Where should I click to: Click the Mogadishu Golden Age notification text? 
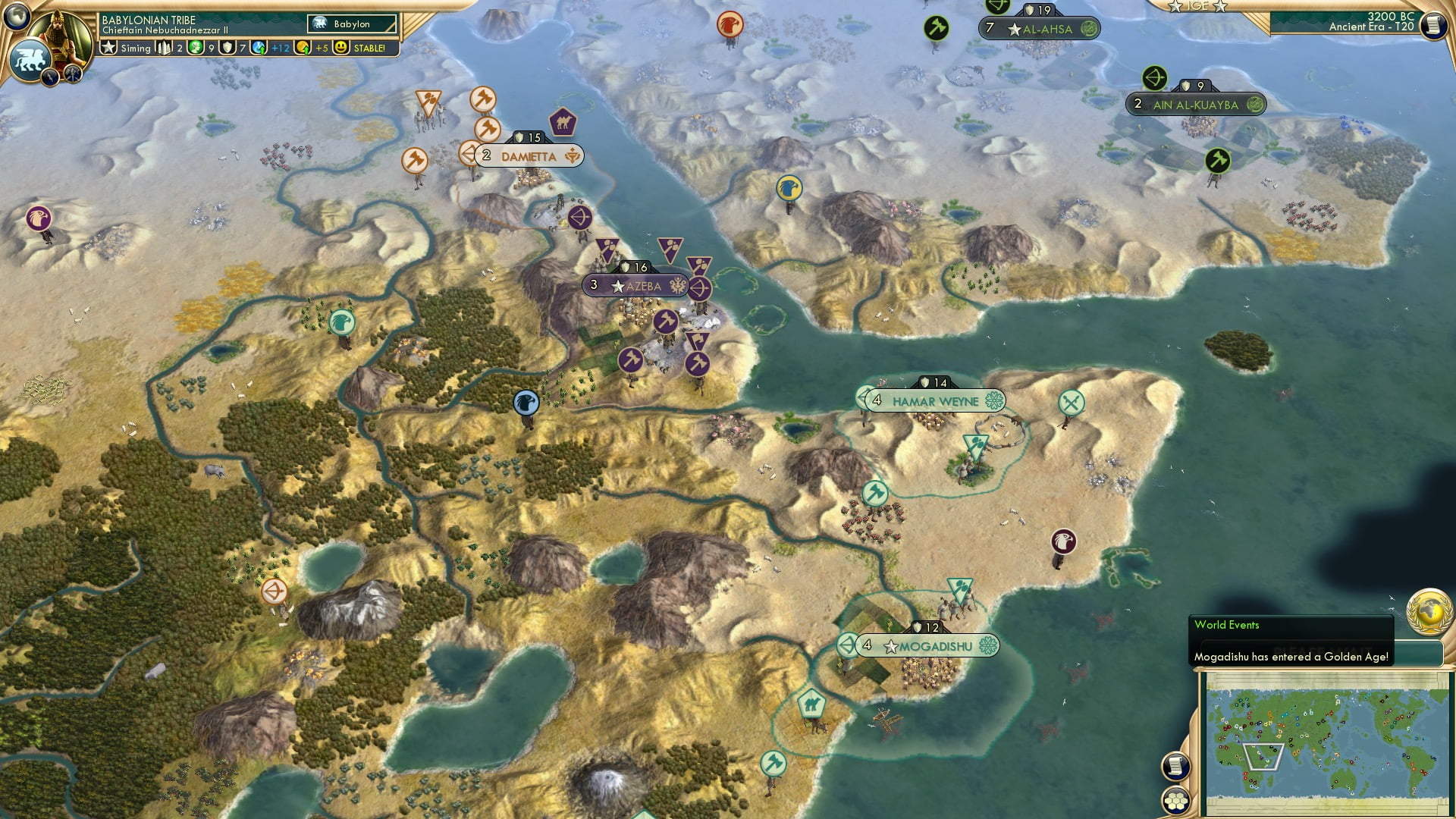click(1293, 657)
